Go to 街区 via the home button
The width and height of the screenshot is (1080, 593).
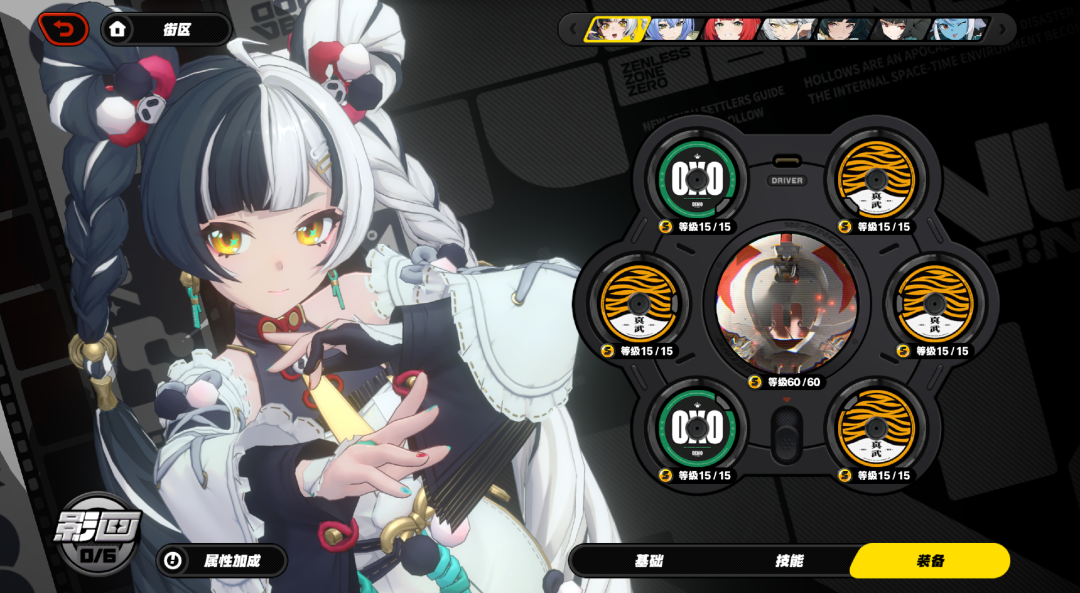[x=166, y=29]
